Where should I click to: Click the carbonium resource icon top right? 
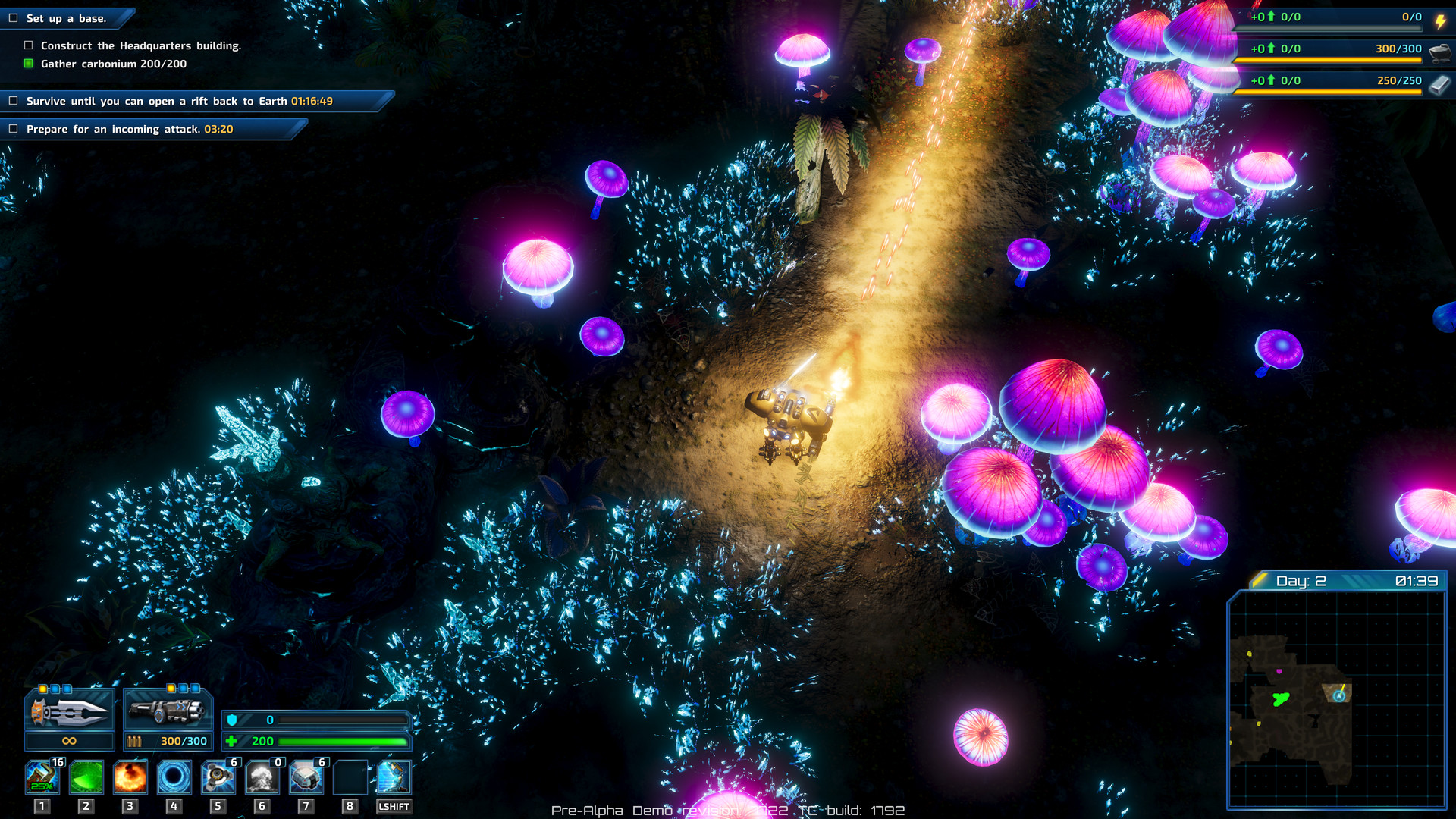point(1441,52)
